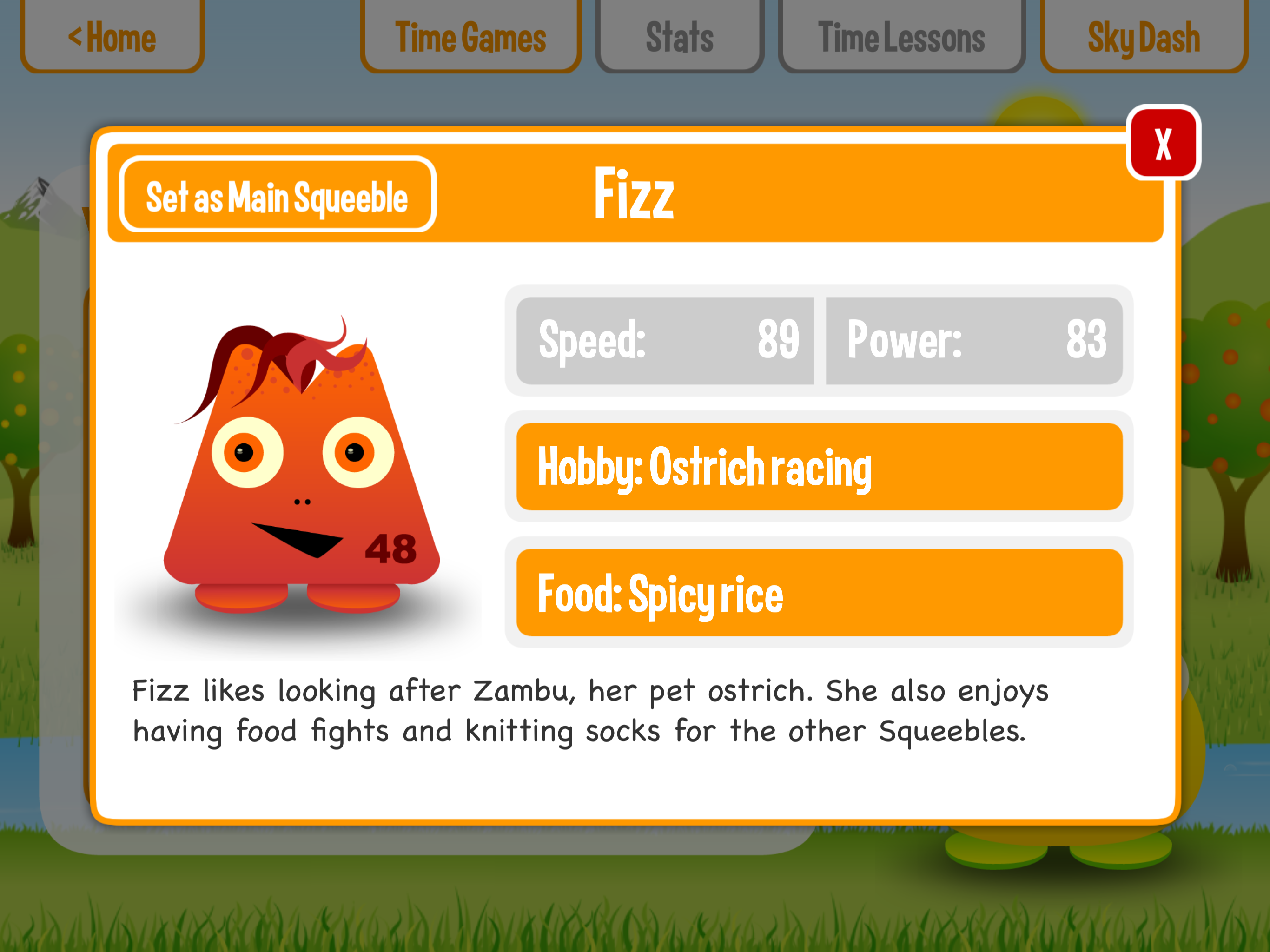Viewport: 1270px width, 952px height.
Task: Open Time Lessons
Action: click(901, 37)
